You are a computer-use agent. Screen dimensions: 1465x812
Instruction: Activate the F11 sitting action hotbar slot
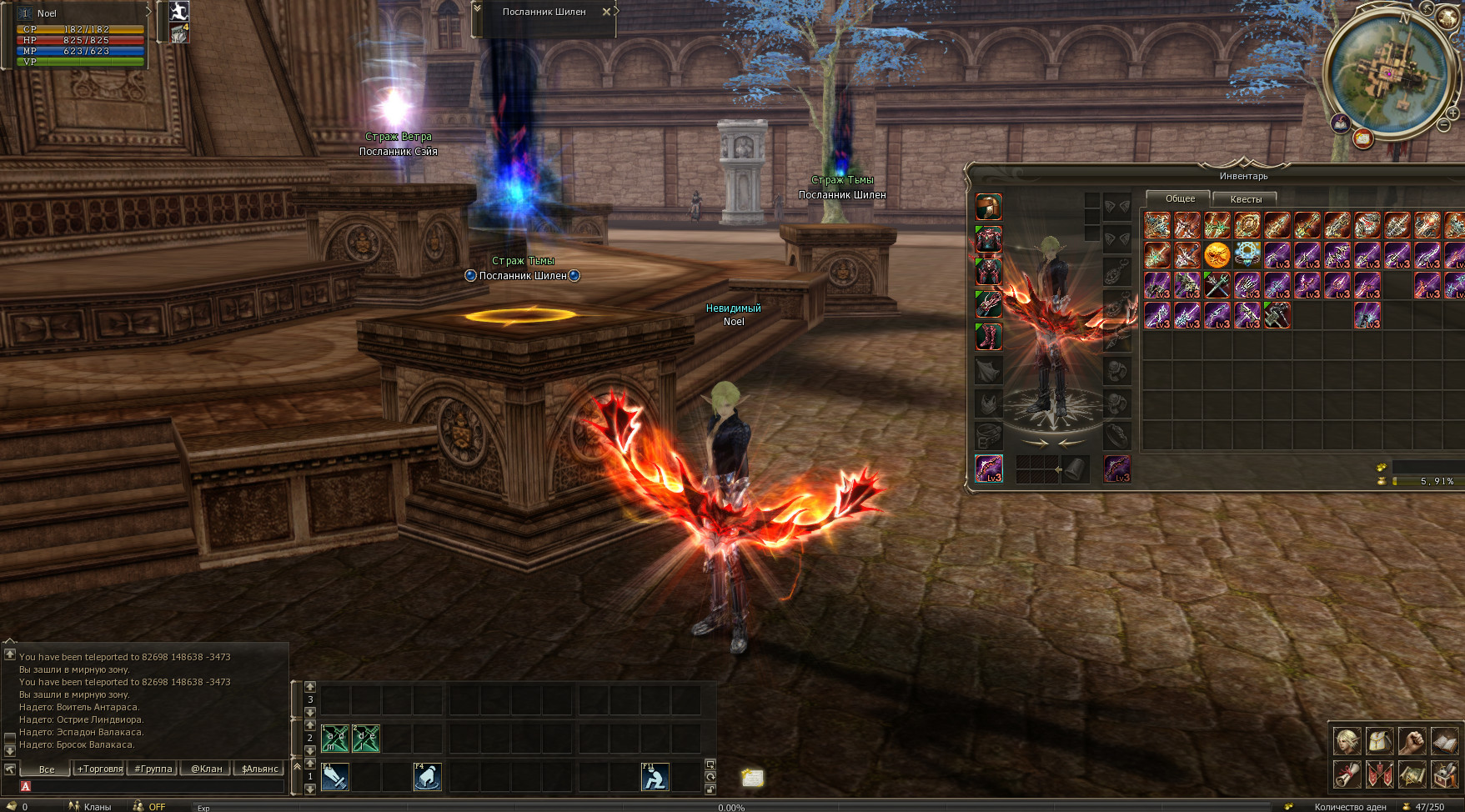[655, 777]
